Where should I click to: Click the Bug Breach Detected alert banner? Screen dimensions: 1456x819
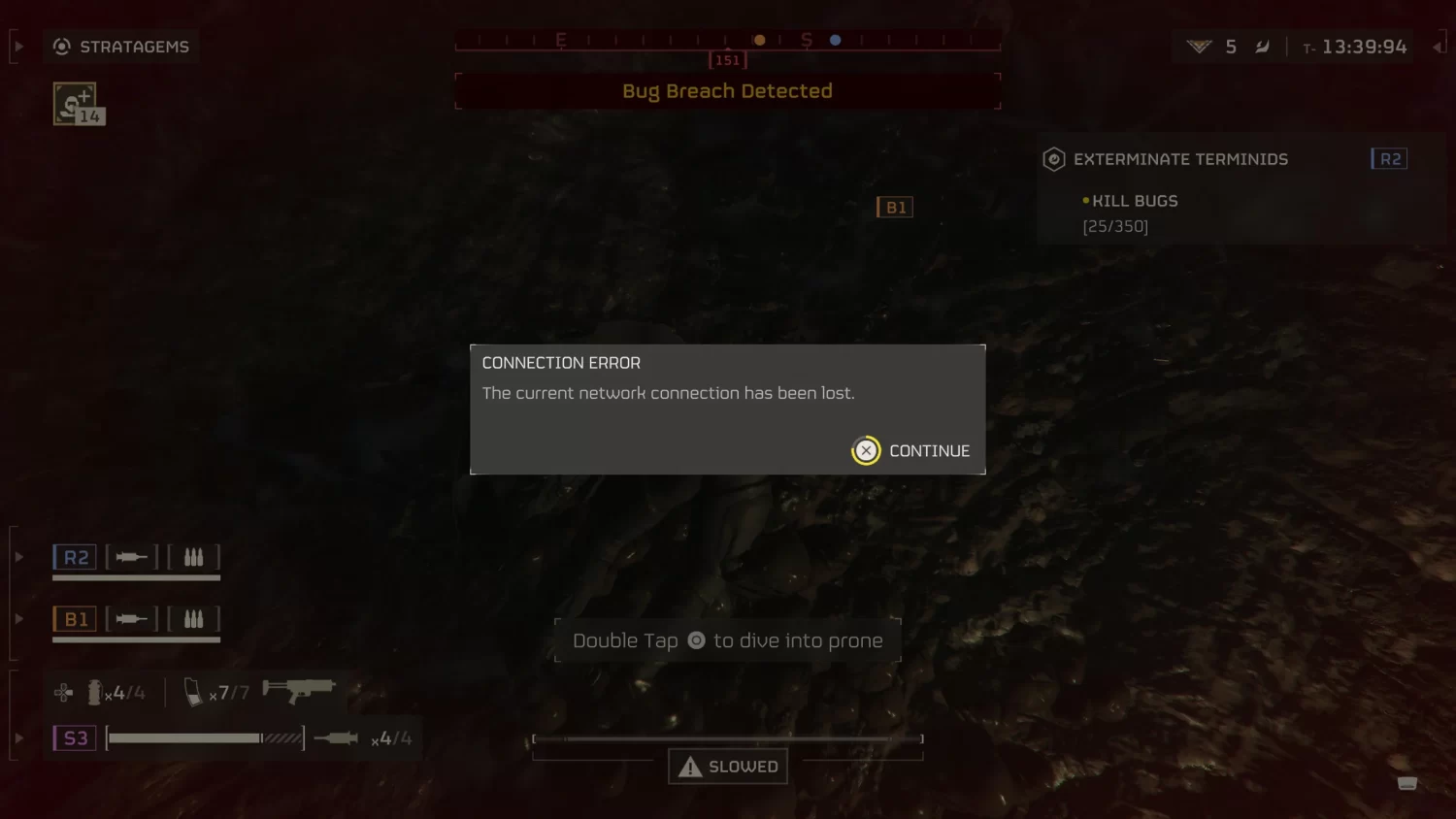tap(727, 90)
